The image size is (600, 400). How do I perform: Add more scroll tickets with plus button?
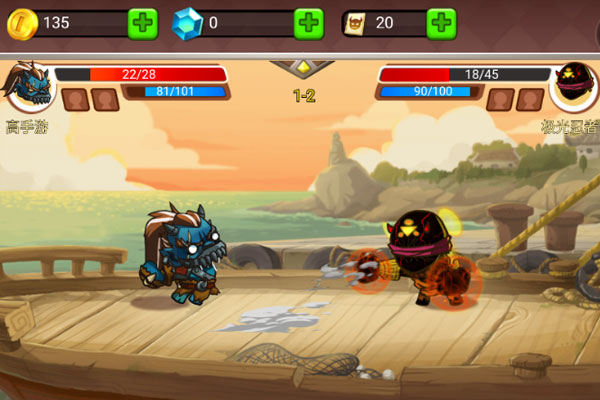pyautogui.click(x=441, y=22)
